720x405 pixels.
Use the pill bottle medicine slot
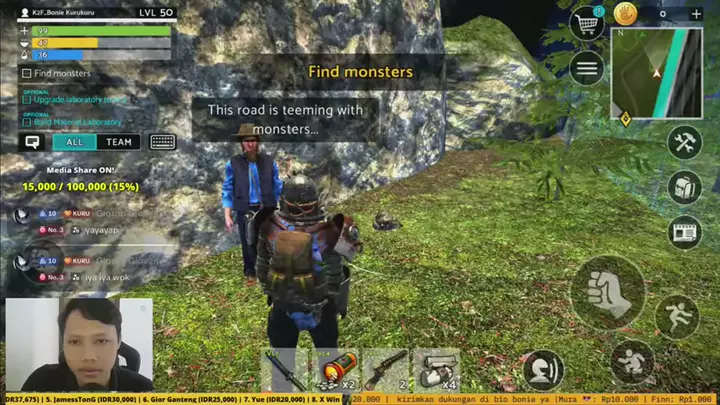335,370
